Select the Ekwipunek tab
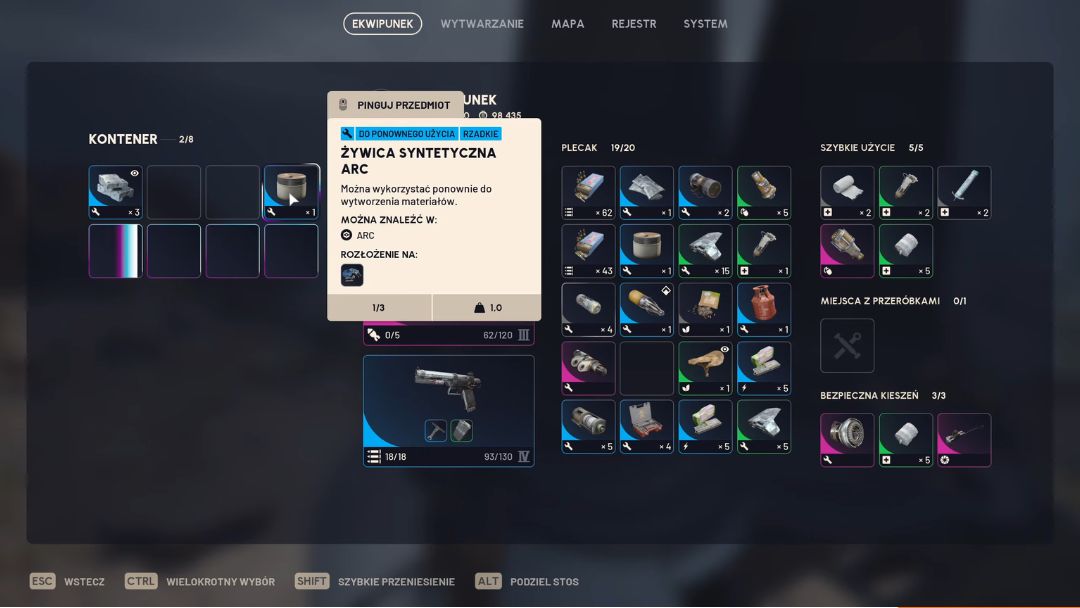This screenshot has height=608, width=1080. point(382,24)
